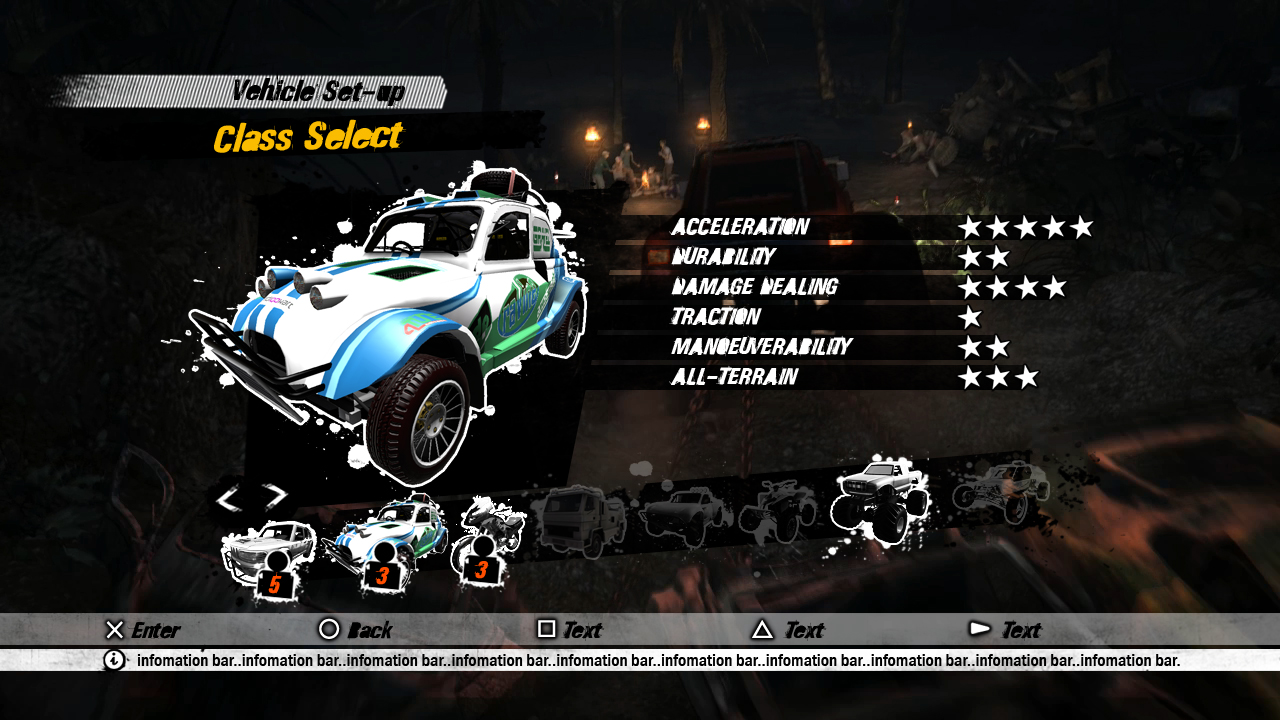Choose the greyed pickup truck class

686,512
